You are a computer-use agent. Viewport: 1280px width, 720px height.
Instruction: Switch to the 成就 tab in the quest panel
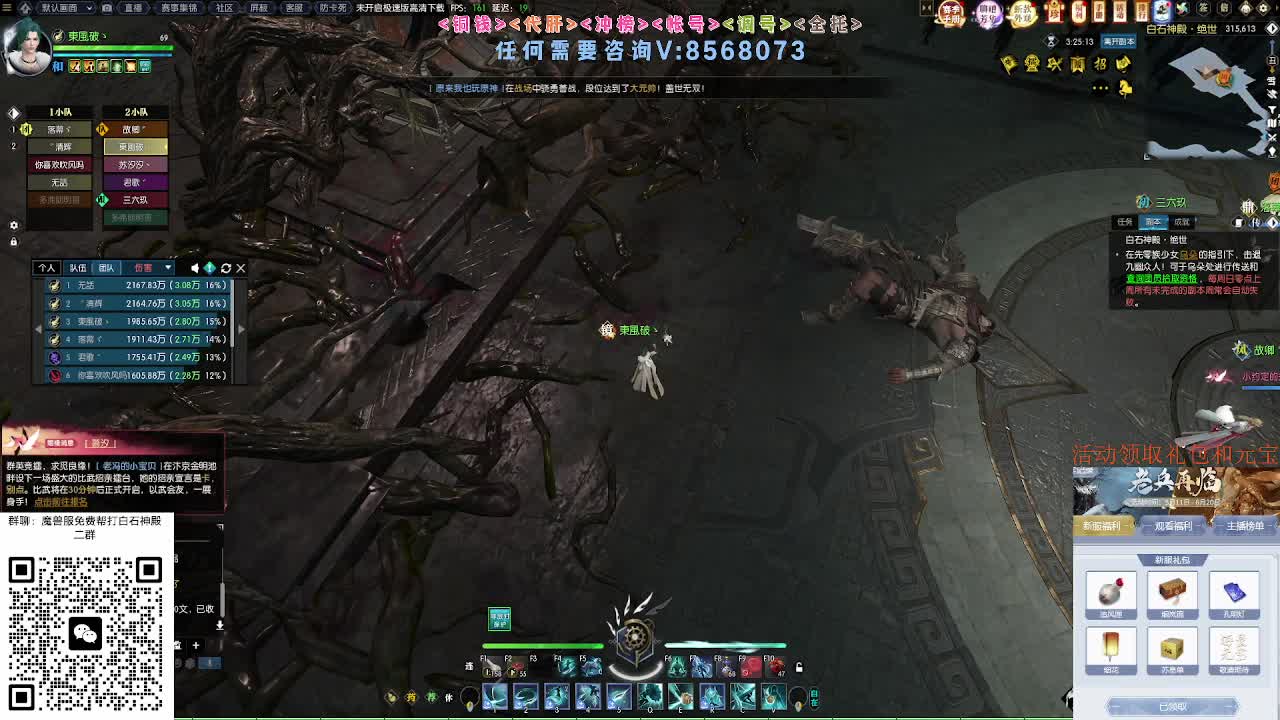1182,222
